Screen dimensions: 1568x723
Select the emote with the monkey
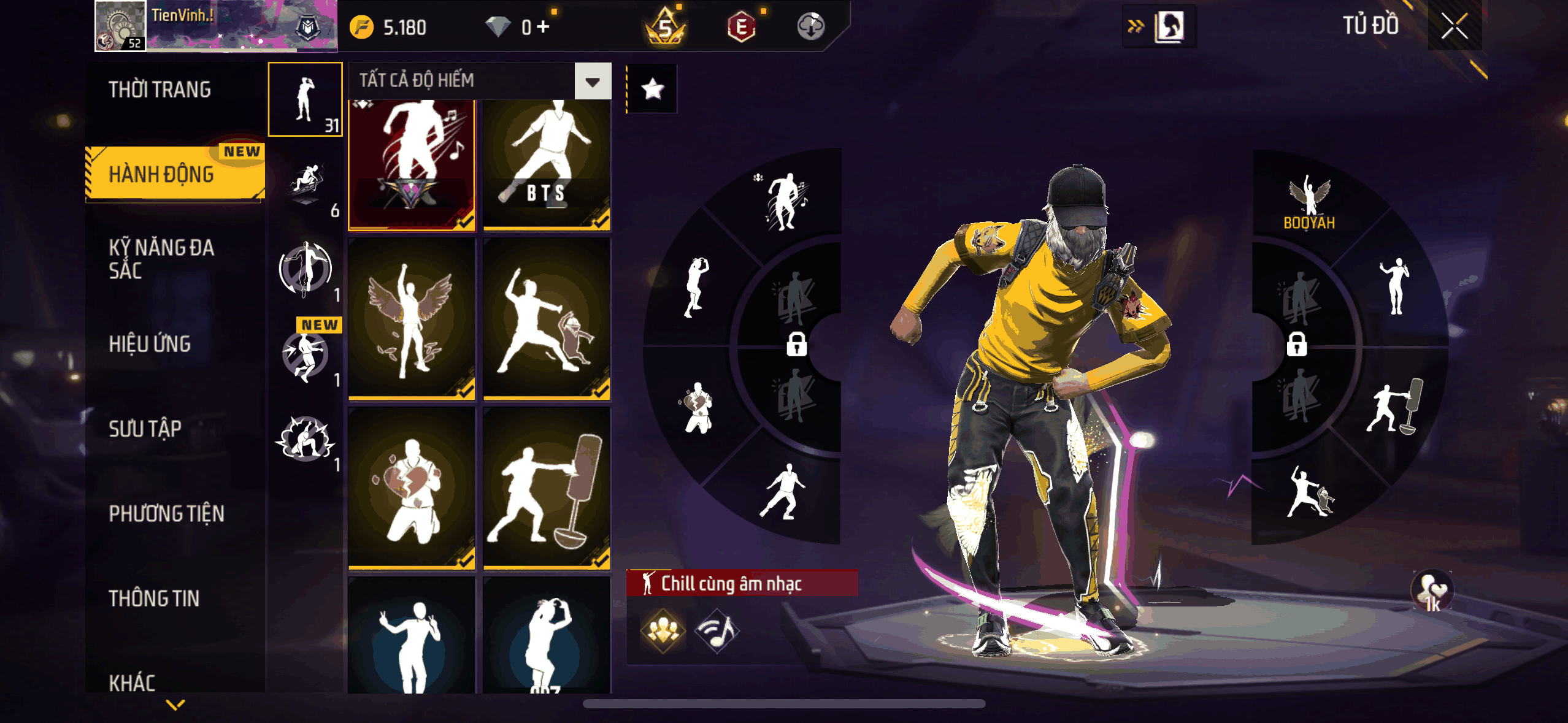pos(547,319)
